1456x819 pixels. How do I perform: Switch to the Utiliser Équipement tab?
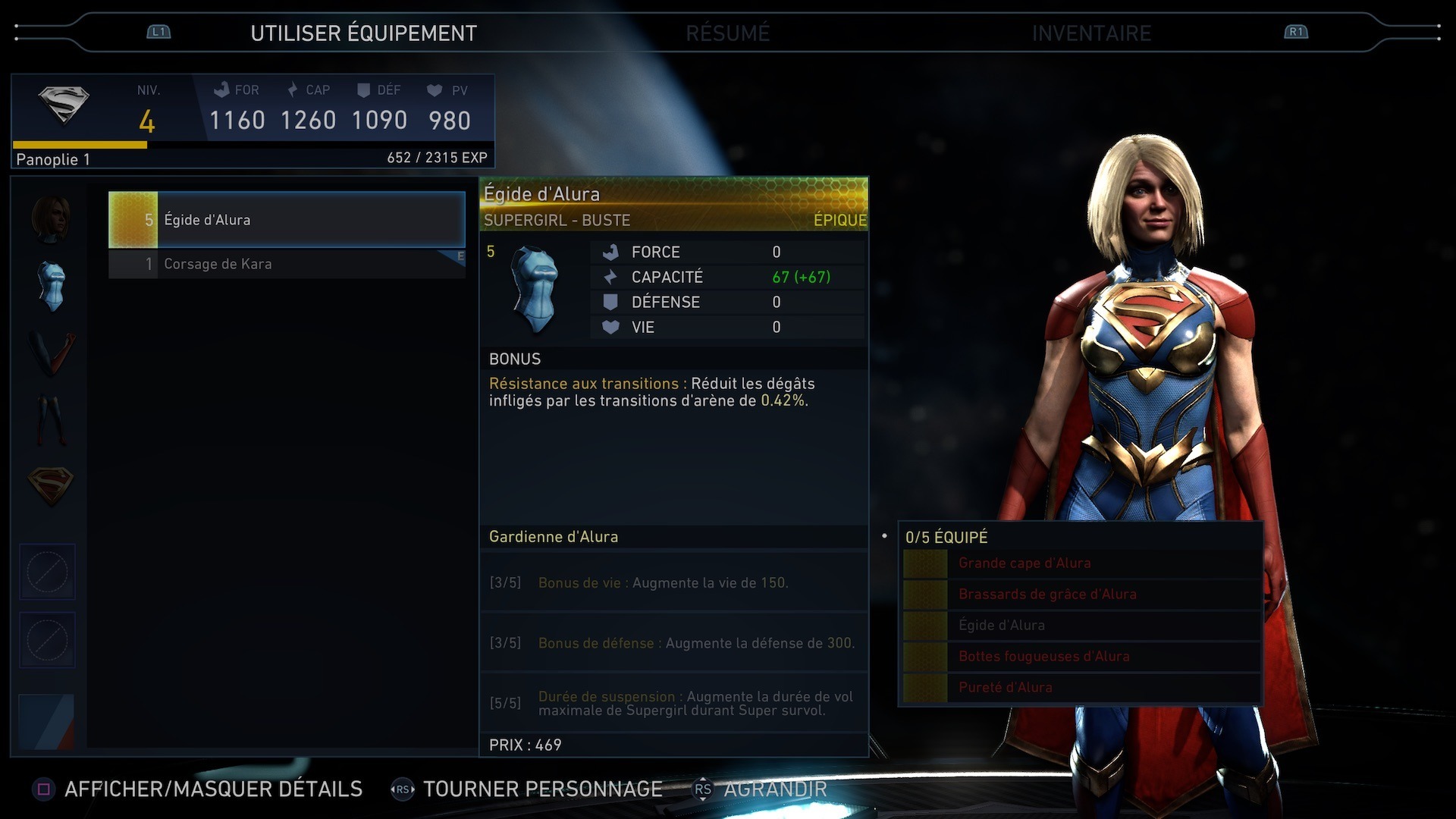tap(363, 33)
